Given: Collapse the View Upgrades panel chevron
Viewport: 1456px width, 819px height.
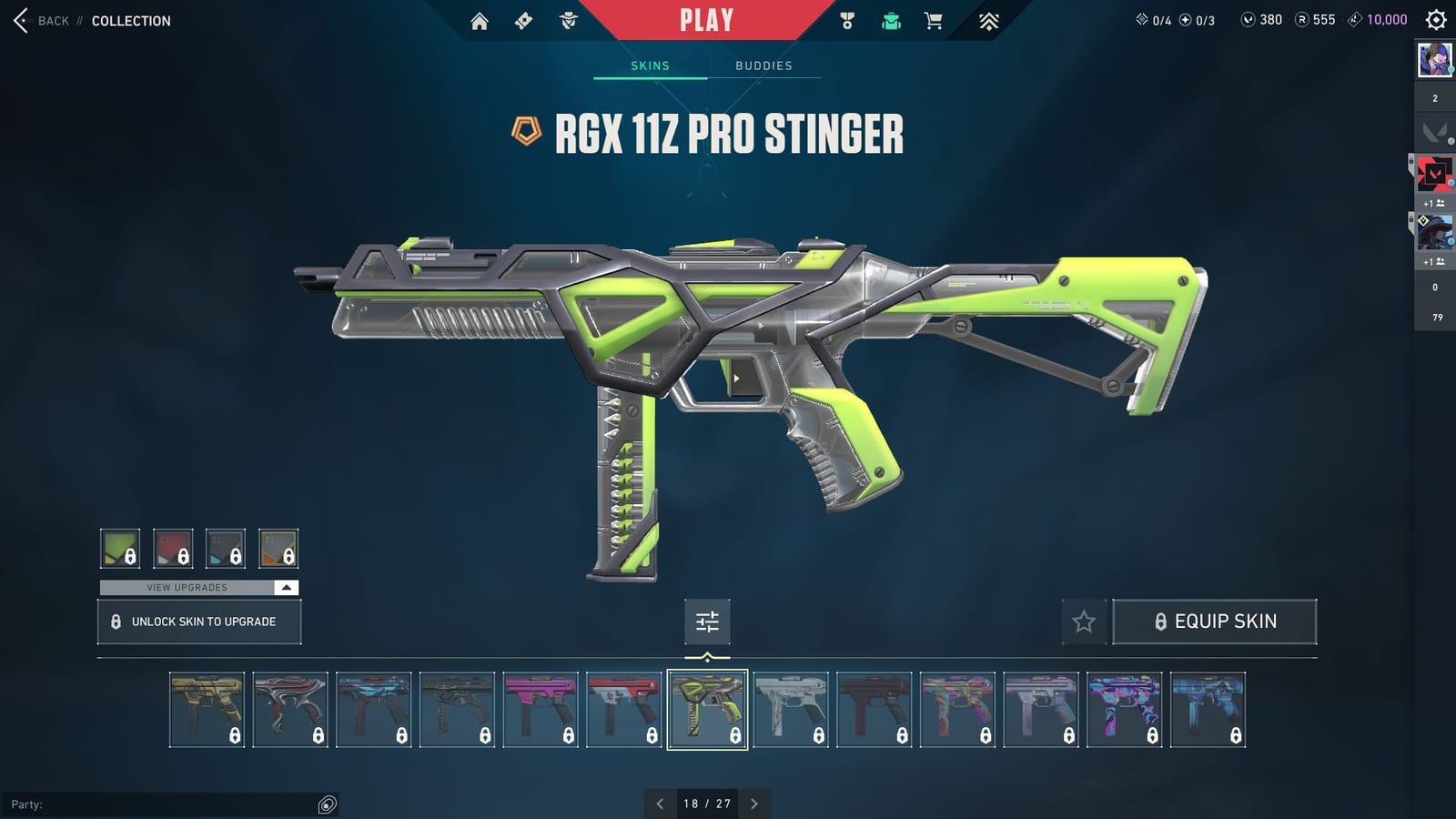Looking at the screenshot, I should click(x=286, y=588).
